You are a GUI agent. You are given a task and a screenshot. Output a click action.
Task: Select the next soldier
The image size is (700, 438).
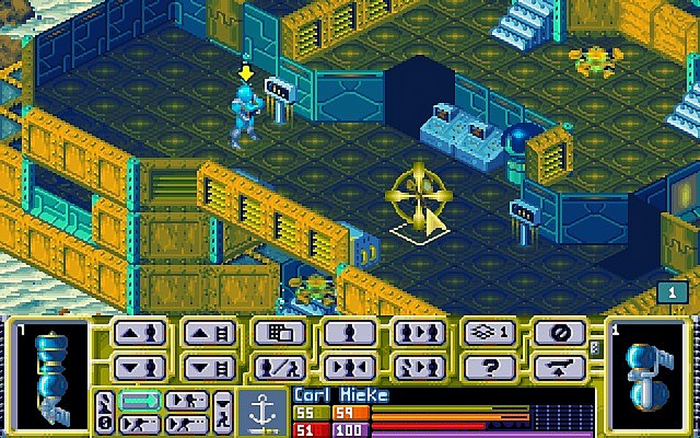[419, 334]
